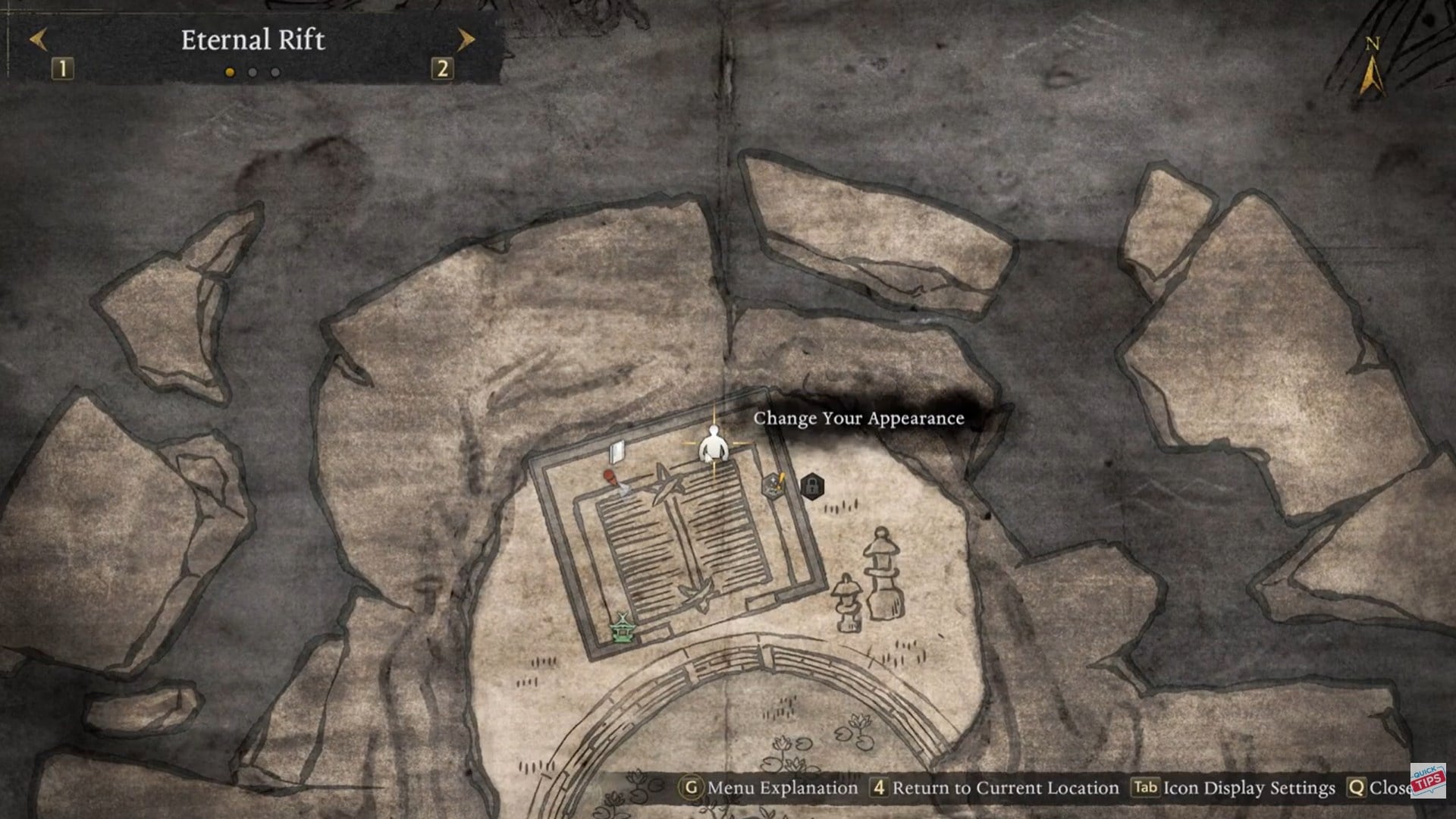Go to the next map area arrow
This screenshot has width=1456, height=819.
click(x=465, y=39)
